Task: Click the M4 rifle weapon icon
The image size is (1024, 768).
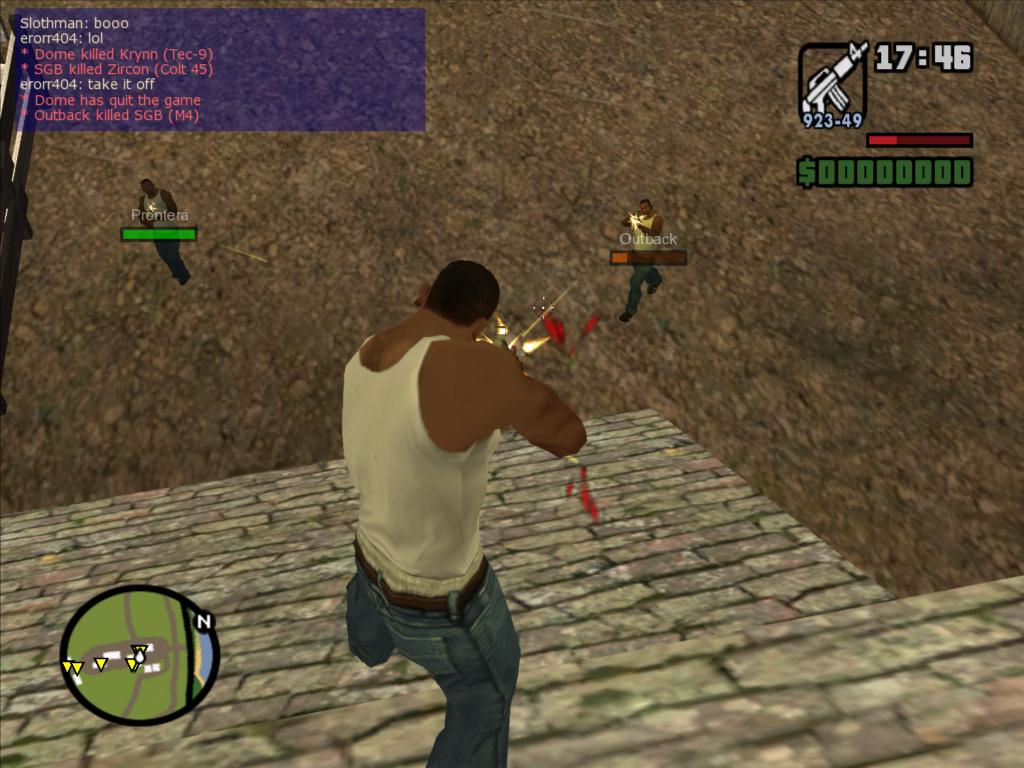Action: coord(832,82)
